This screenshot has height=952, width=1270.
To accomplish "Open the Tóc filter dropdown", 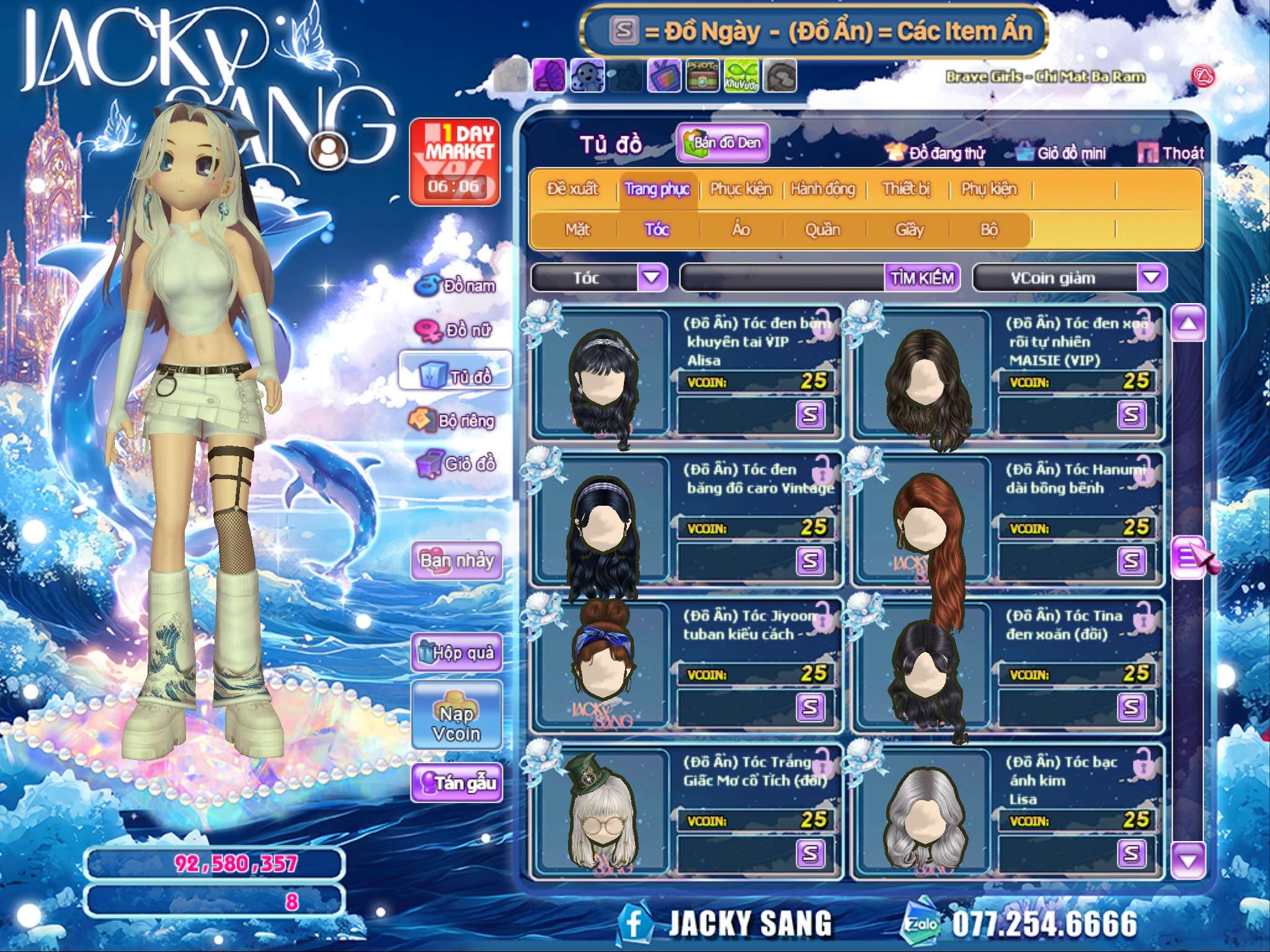I will click(652, 277).
